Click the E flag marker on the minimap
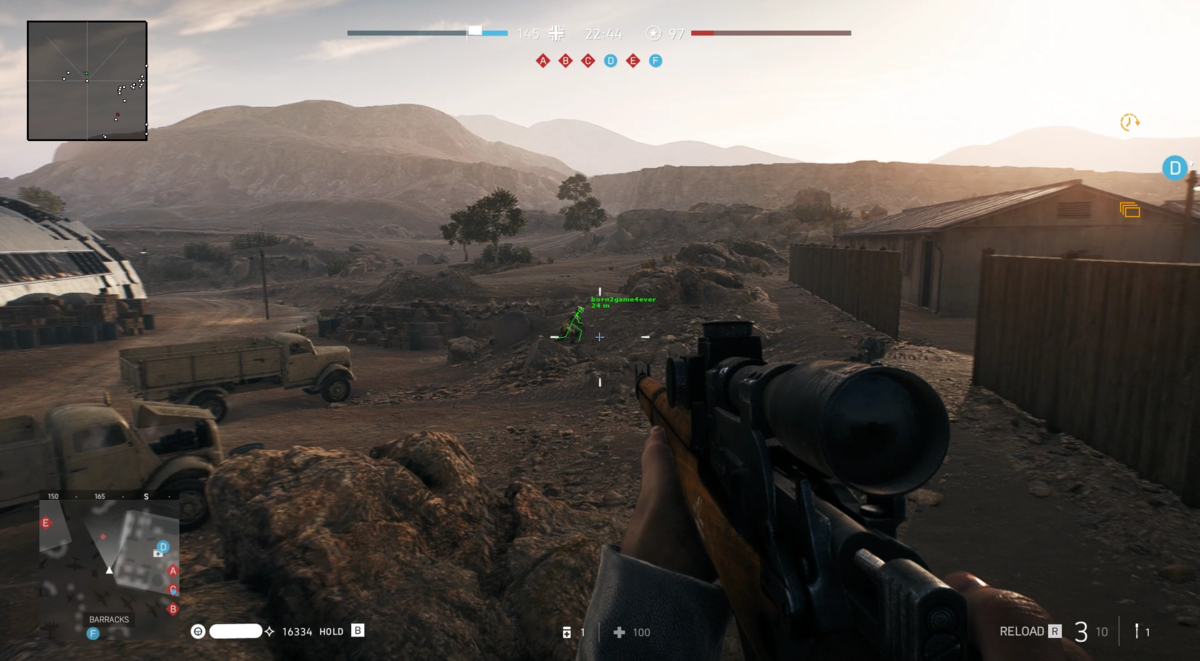Screen dimensions: 1200x661 pos(45,523)
